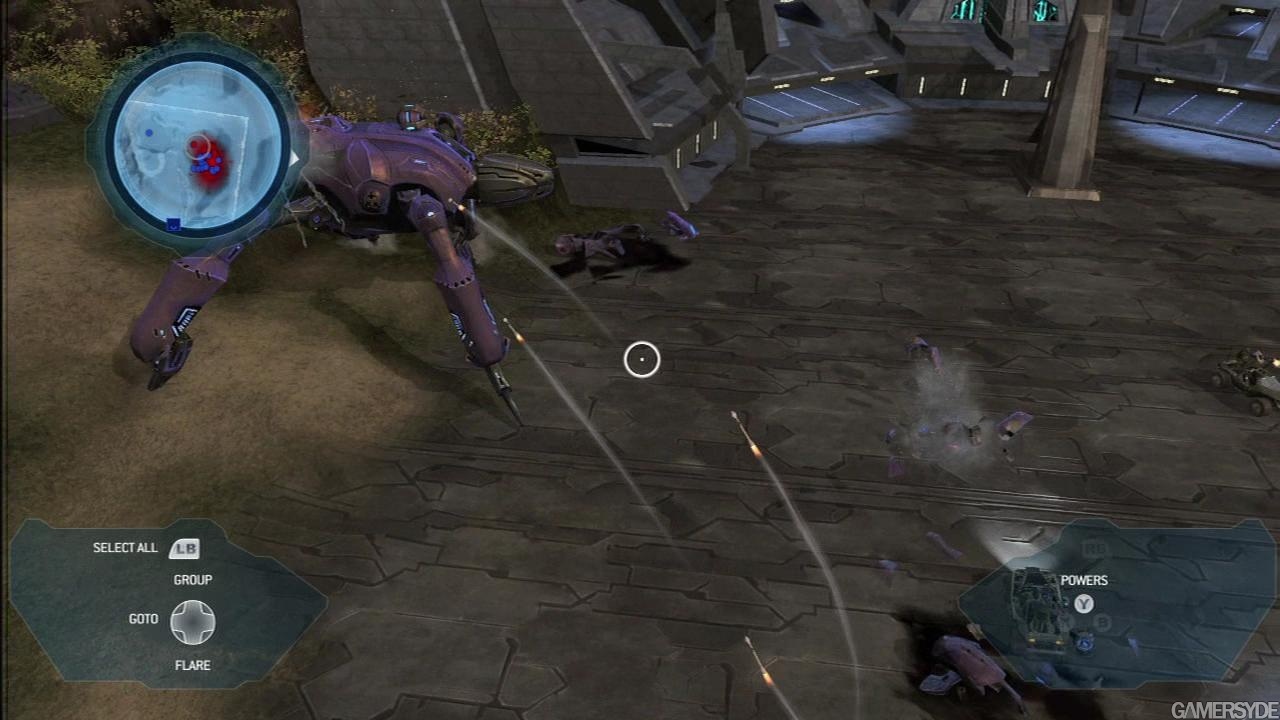Select the blue square base marker on minimap
The image size is (1280, 720).
pyautogui.click(x=173, y=225)
